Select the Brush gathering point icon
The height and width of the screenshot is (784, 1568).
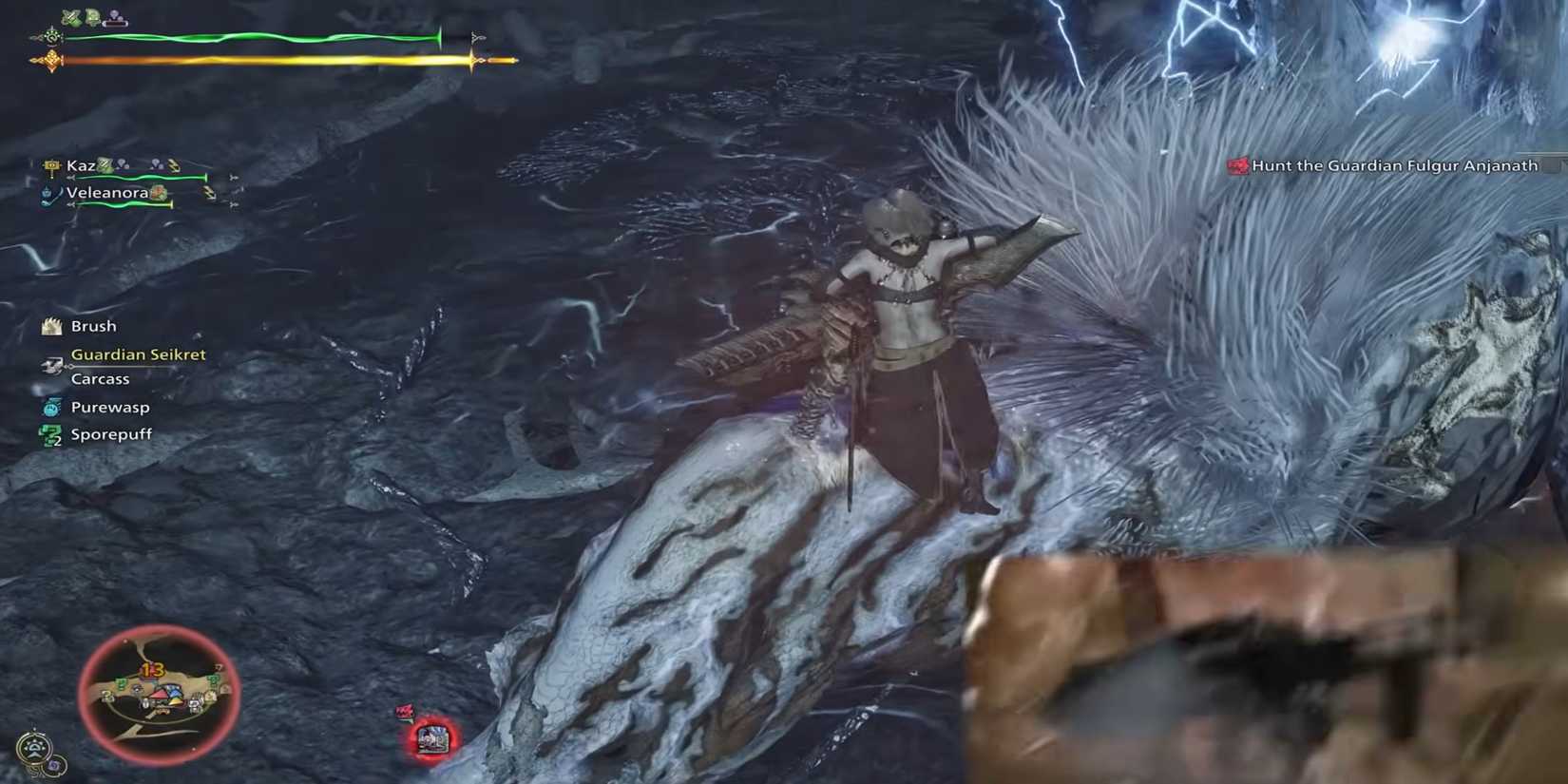click(51, 327)
